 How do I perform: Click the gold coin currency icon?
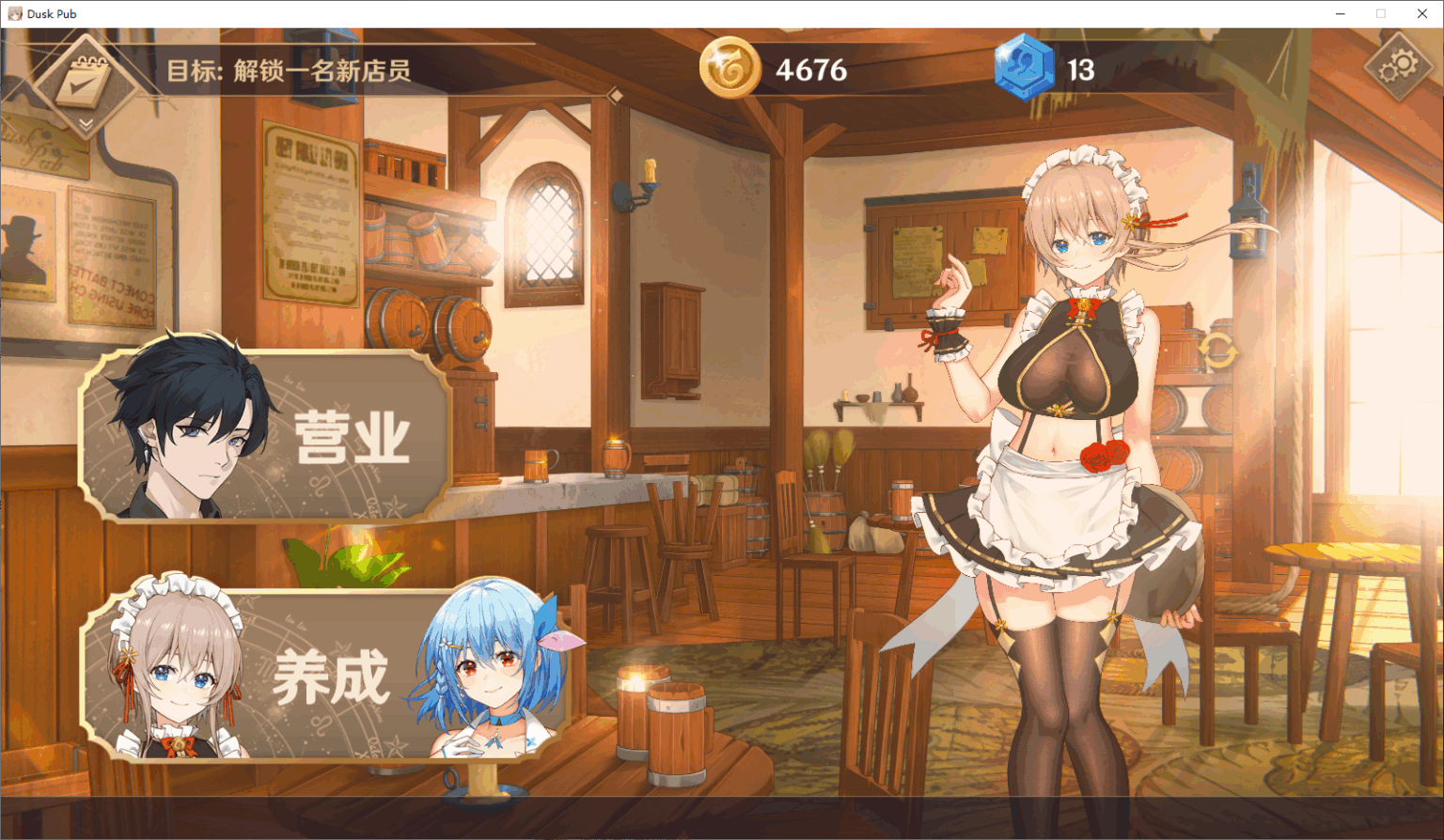tap(732, 70)
